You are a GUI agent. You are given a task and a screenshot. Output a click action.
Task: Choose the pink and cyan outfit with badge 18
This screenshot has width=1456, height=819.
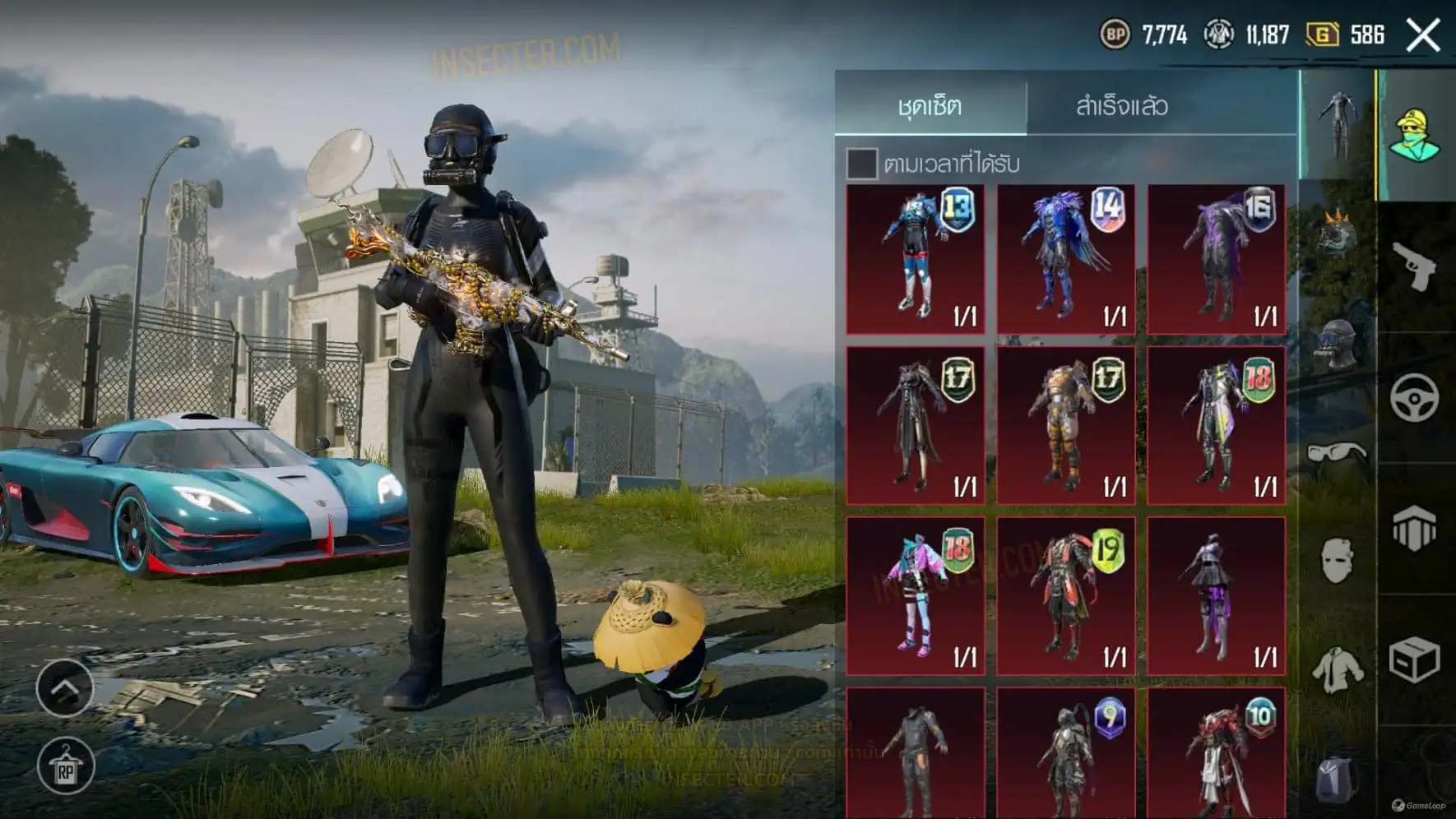[916, 596]
